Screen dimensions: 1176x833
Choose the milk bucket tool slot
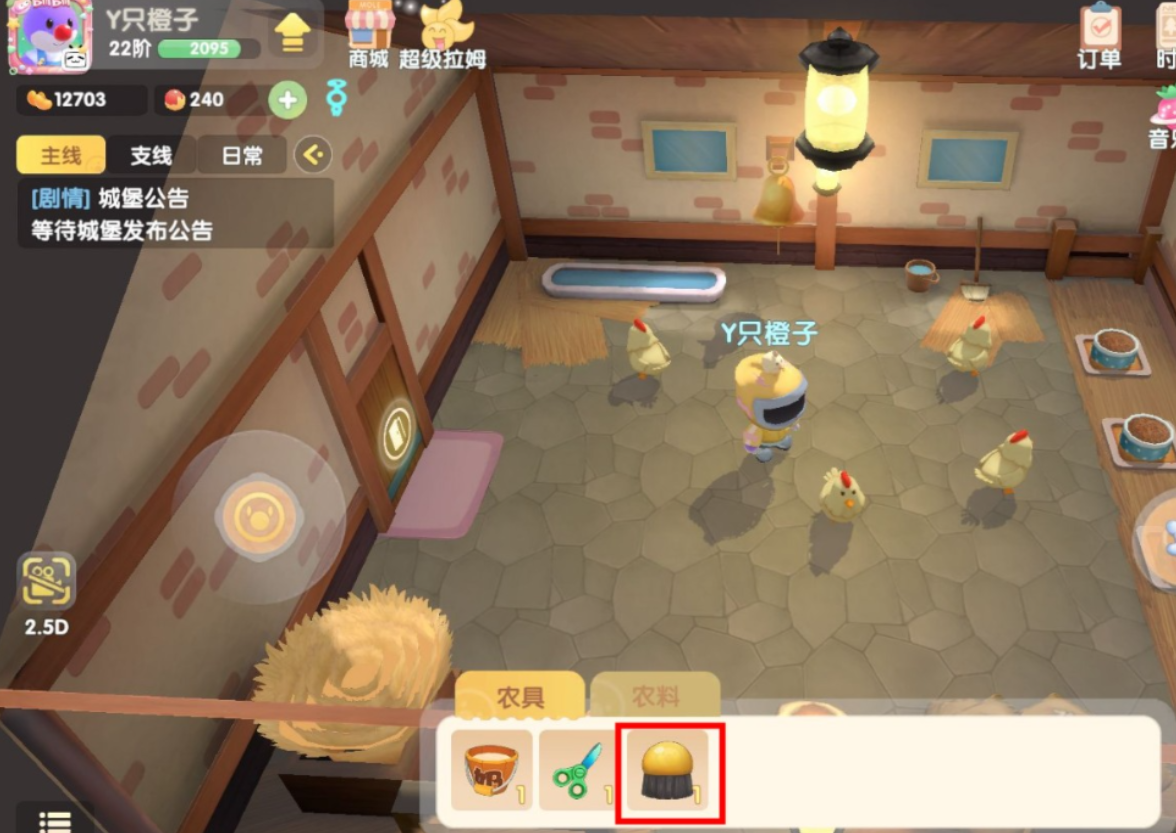point(491,769)
